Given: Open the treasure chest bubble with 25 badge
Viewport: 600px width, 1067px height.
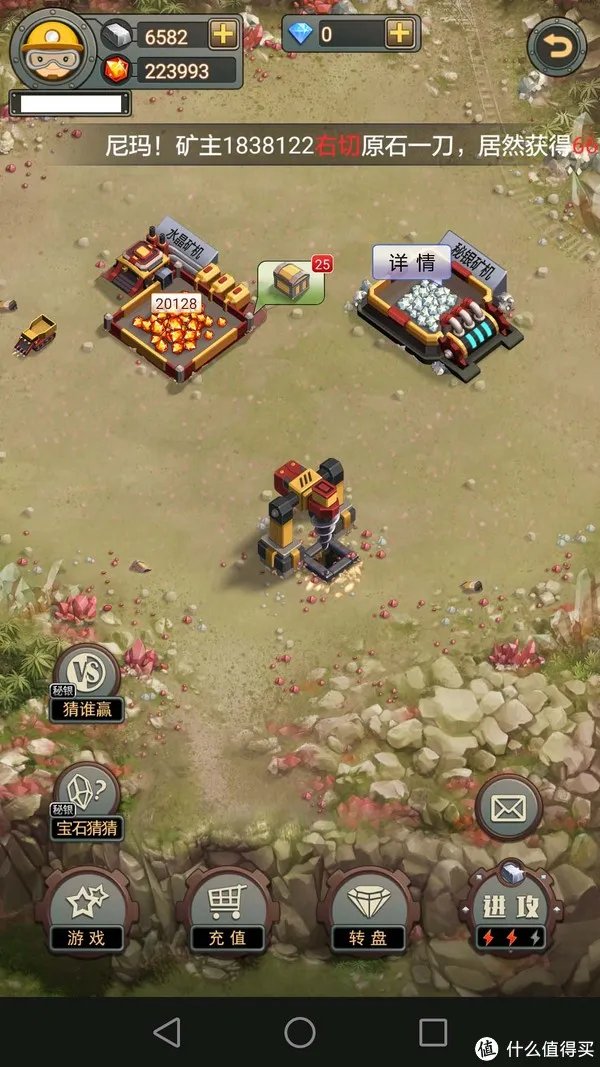Looking at the screenshot, I should (x=290, y=282).
